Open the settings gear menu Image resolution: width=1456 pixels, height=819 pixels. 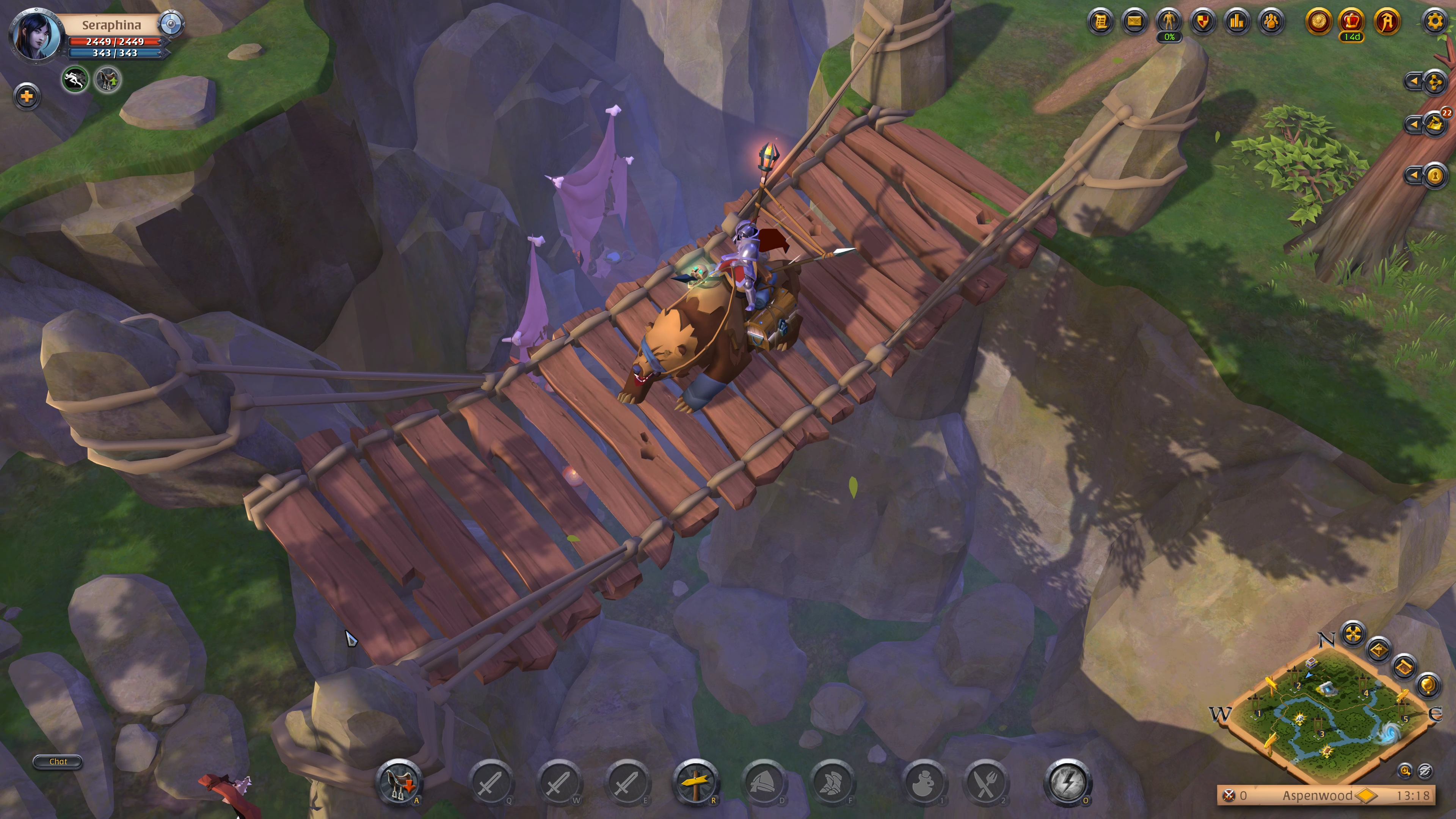point(1434,22)
